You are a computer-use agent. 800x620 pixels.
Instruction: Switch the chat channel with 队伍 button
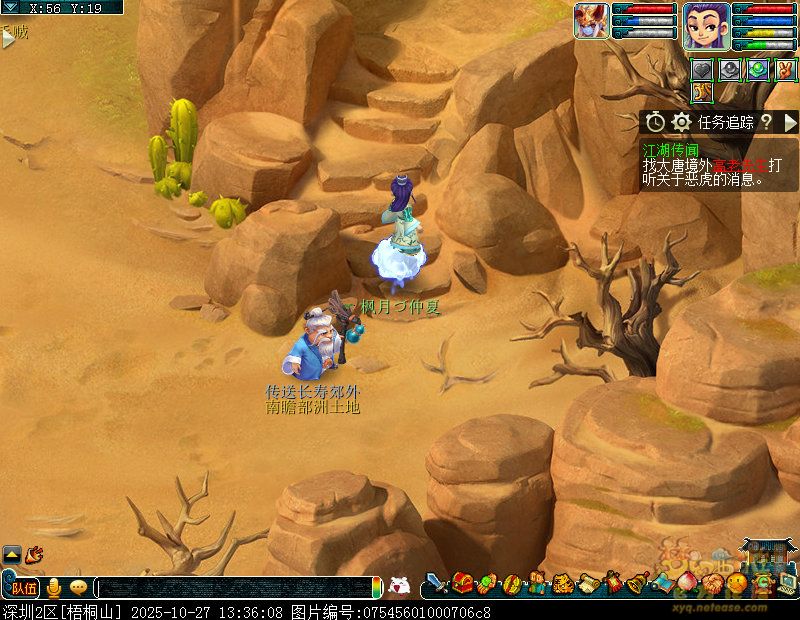[x=24, y=588]
